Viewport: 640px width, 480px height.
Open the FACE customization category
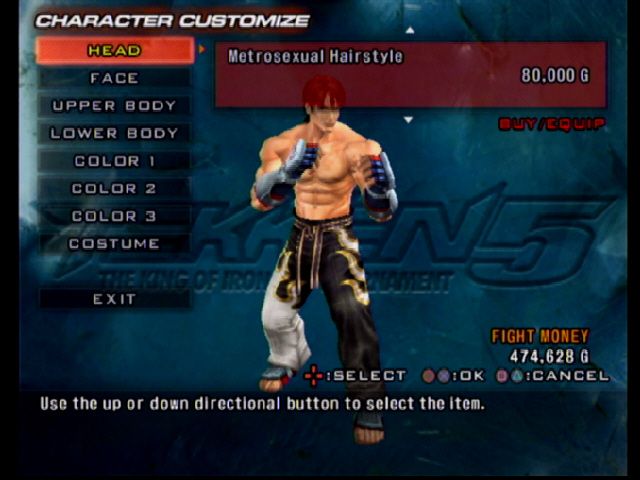[114, 78]
